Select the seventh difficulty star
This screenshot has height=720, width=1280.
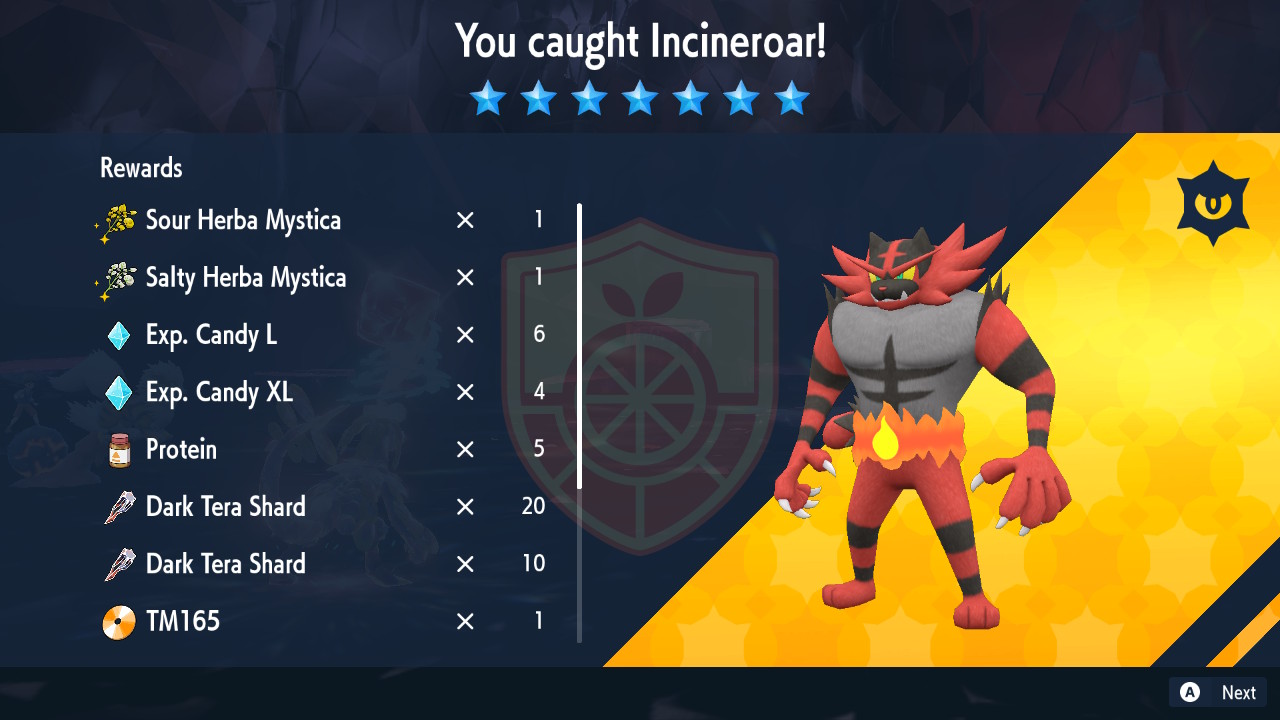point(792,97)
